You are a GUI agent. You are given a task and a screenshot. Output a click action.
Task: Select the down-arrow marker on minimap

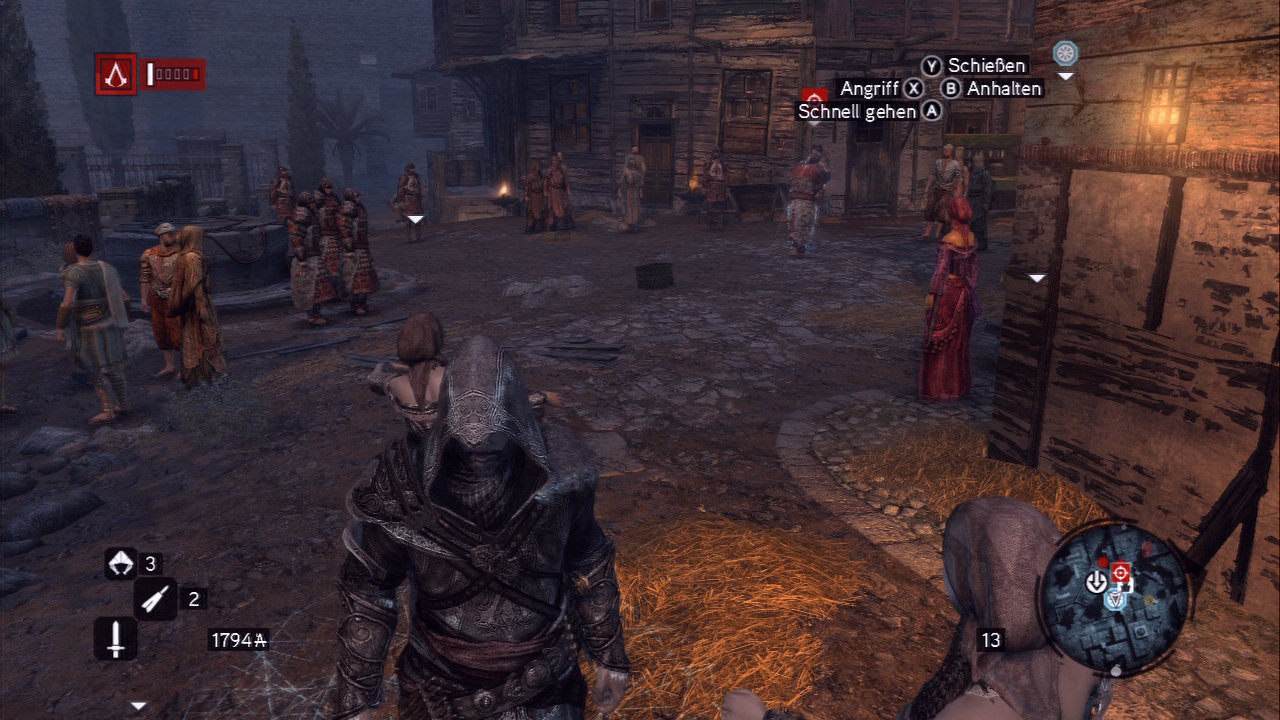[x=1097, y=581]
